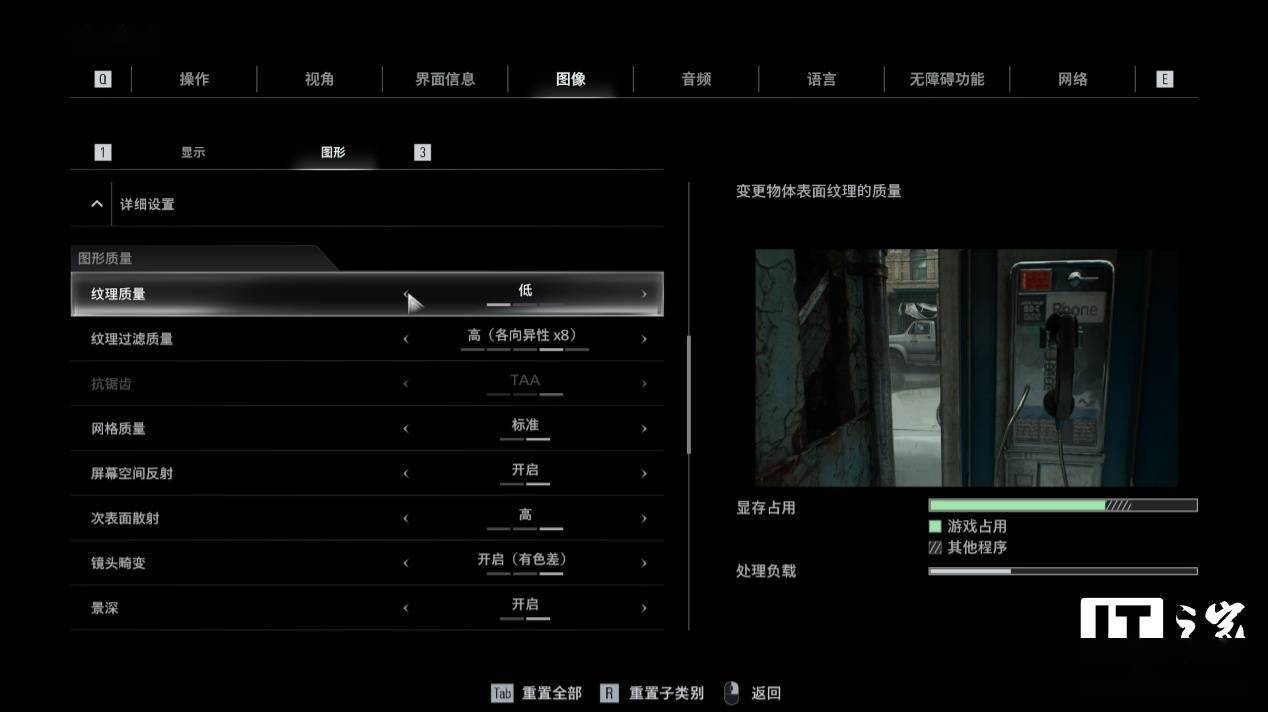The height and width of the screenshot is (712, 1268).
Task: Select the 界面信息 tab
Action: (445, 79)
